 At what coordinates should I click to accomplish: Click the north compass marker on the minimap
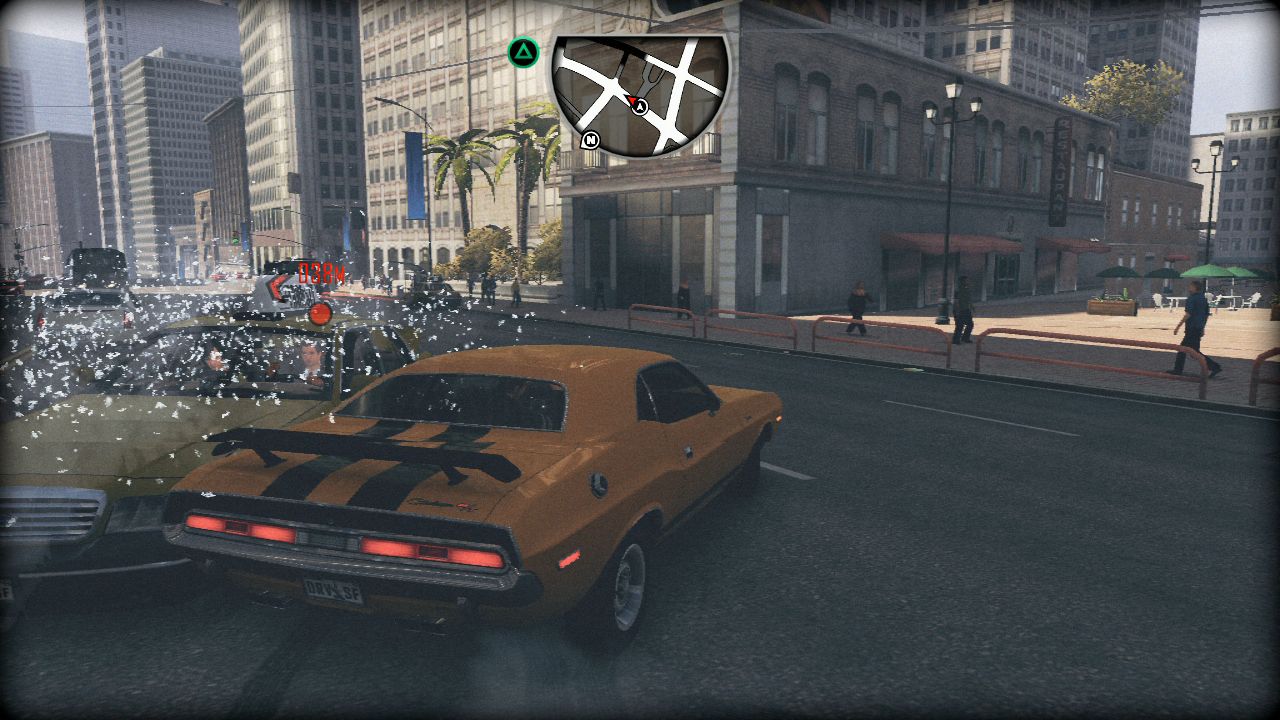coord(591,140)
